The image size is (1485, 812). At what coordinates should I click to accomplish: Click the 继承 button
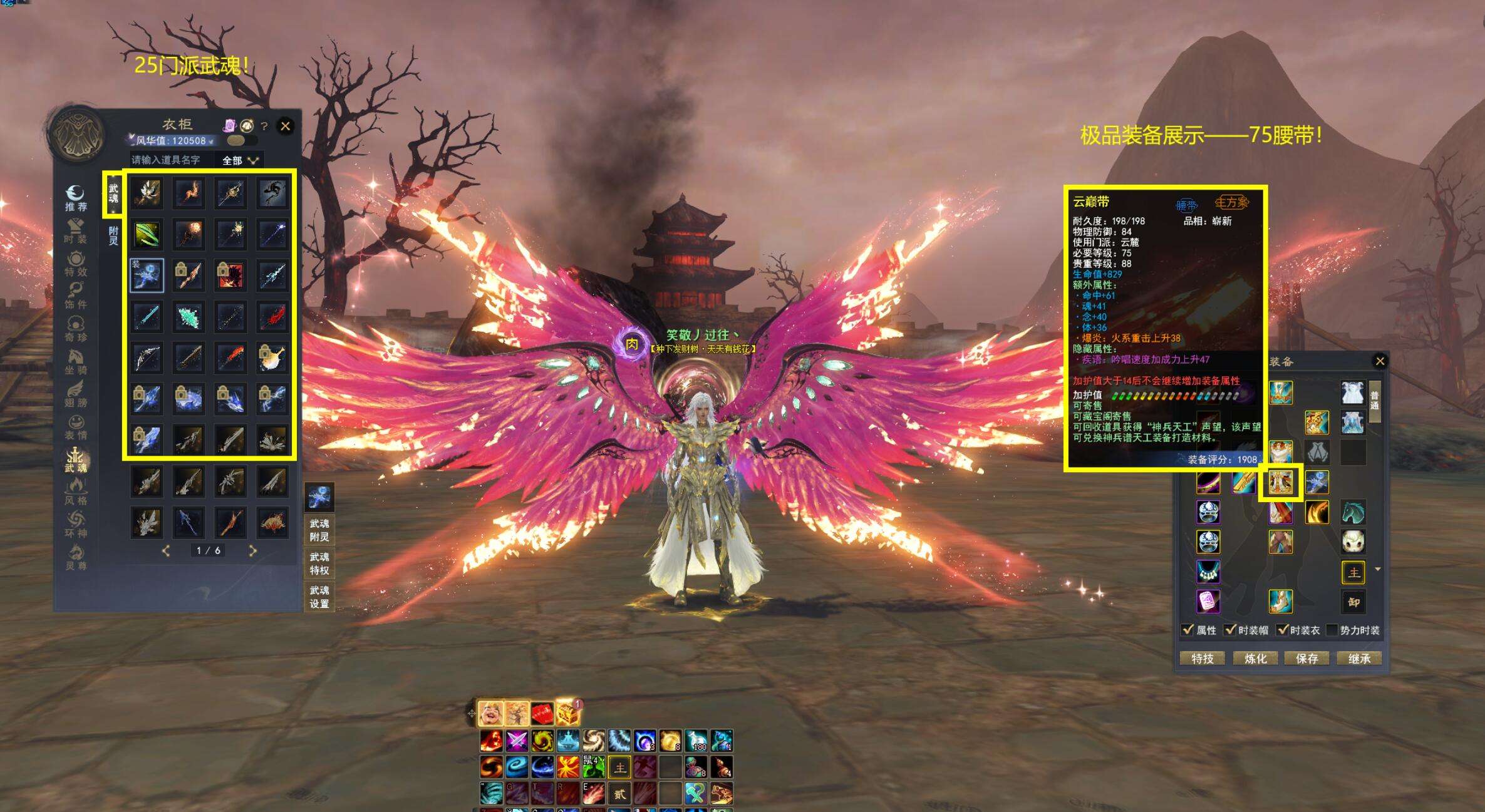point(1359,659)
